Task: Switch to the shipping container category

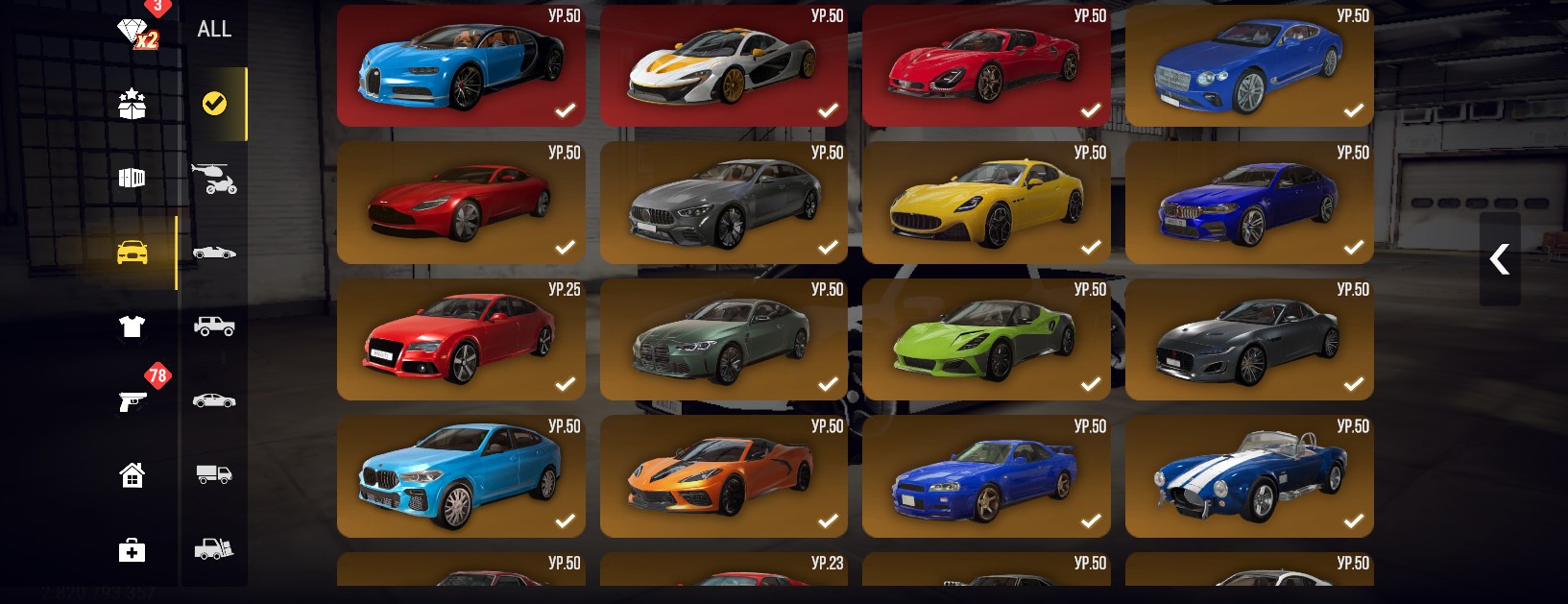Action: point(132,178)
